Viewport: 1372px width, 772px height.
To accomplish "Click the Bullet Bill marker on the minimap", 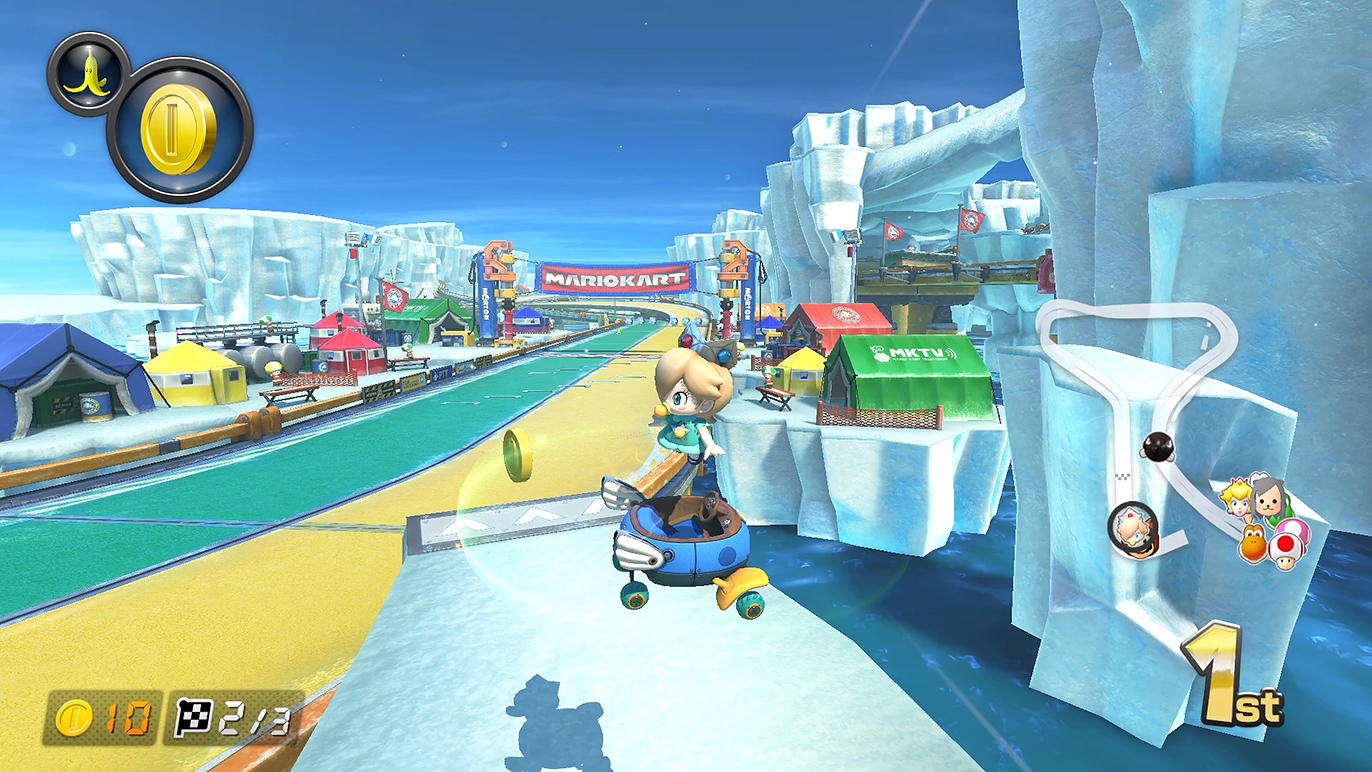I will (1159, 447).
